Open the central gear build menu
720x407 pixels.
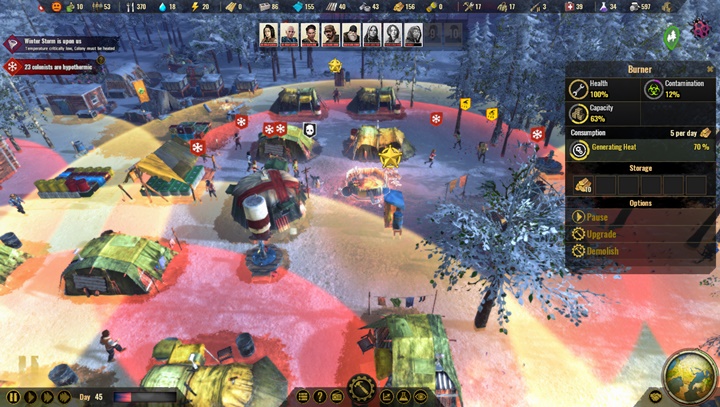click(x=361, y=391)
